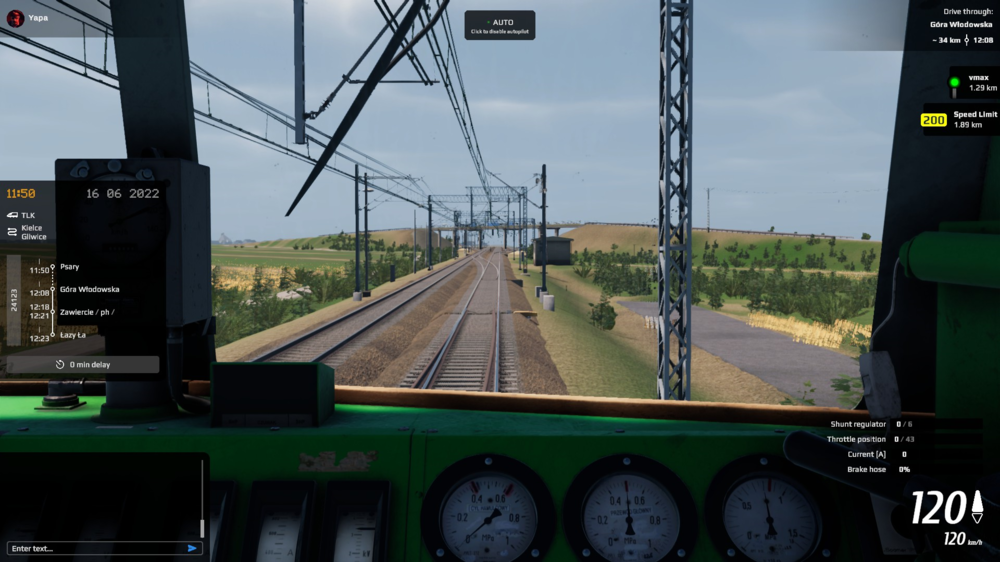Select the Psary stop in the timetable
This screenshot has height=562, width=1000.
[x=69, y=267]
